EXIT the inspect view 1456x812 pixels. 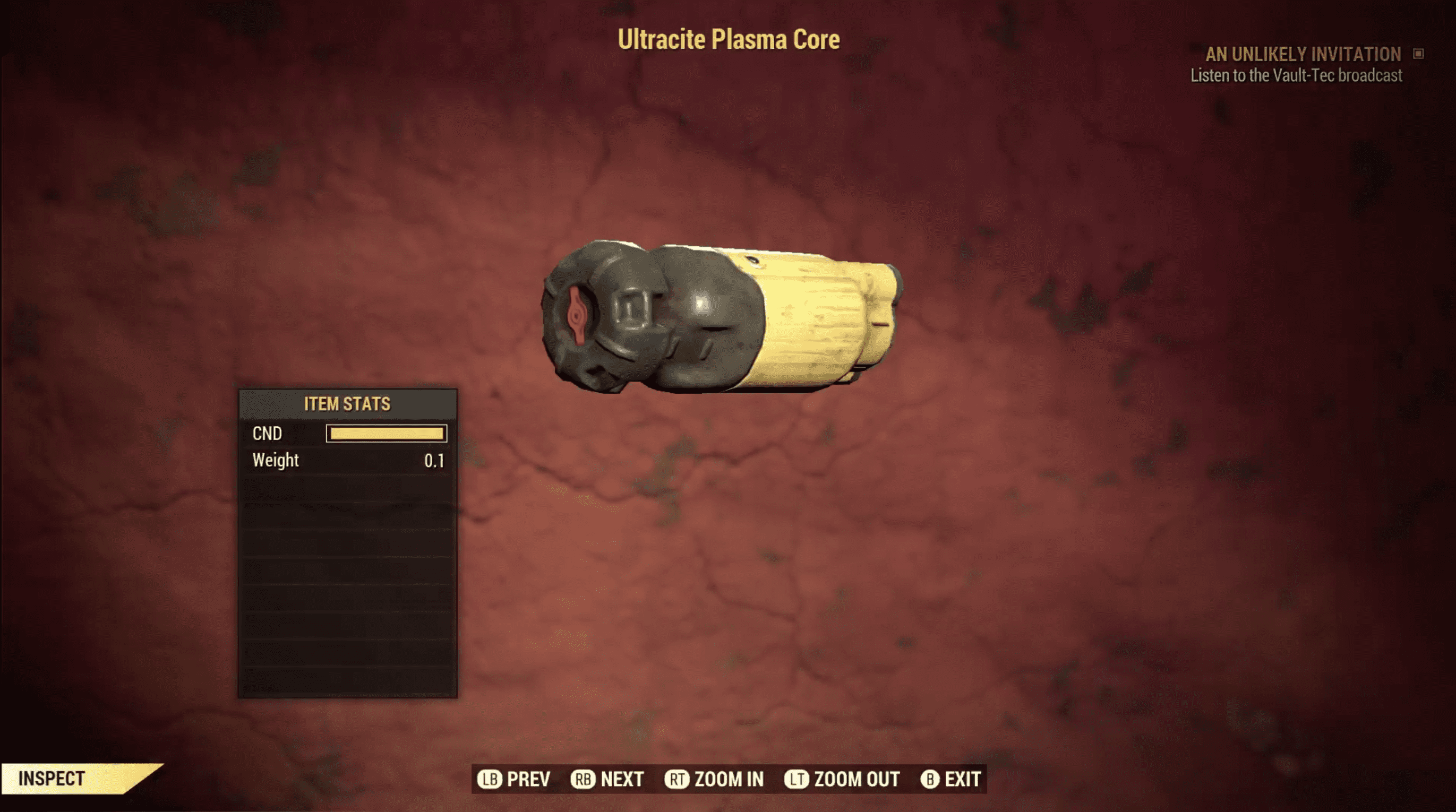click(x=950, y=779)
